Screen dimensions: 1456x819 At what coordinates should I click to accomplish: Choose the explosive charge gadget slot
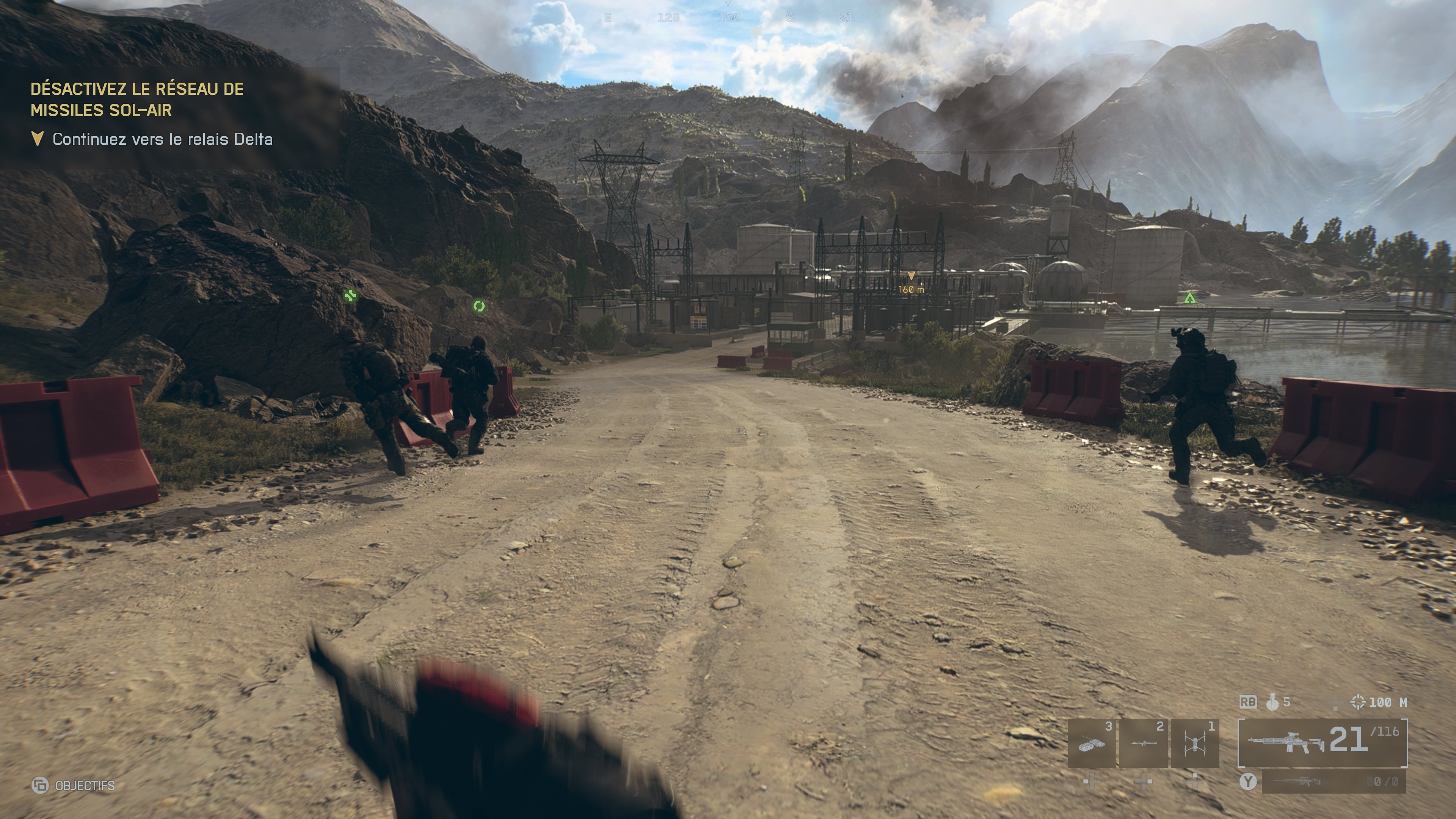pos(1092,743)
